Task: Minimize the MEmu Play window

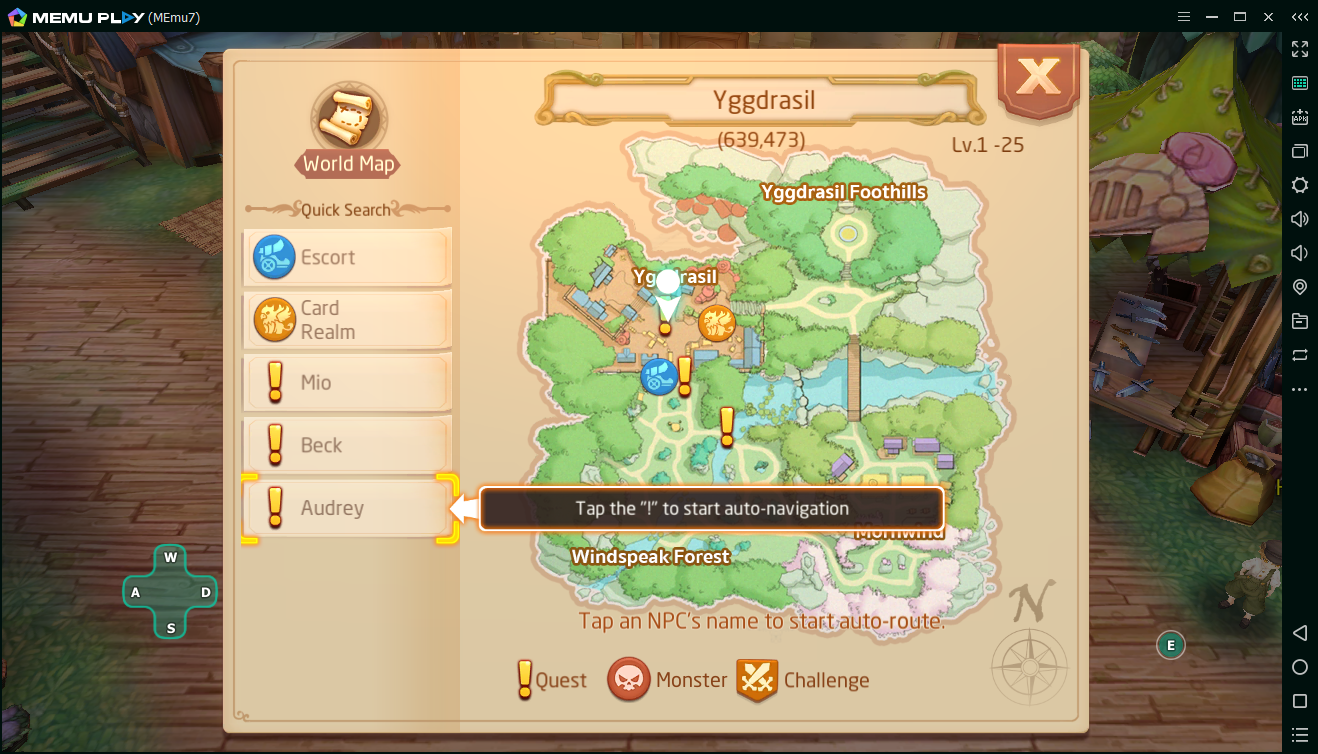Action: pos(1211,16)
